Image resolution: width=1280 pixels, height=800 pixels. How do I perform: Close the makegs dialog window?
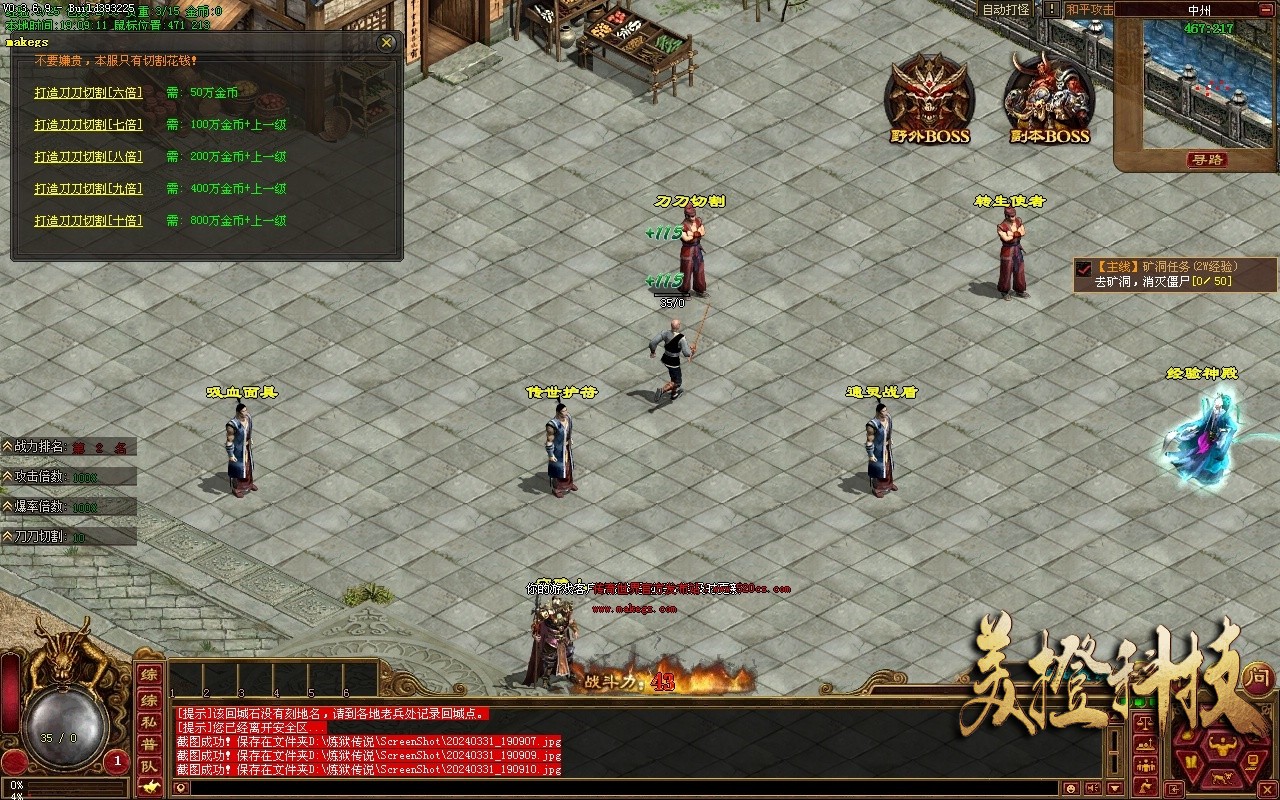[387, 43]
